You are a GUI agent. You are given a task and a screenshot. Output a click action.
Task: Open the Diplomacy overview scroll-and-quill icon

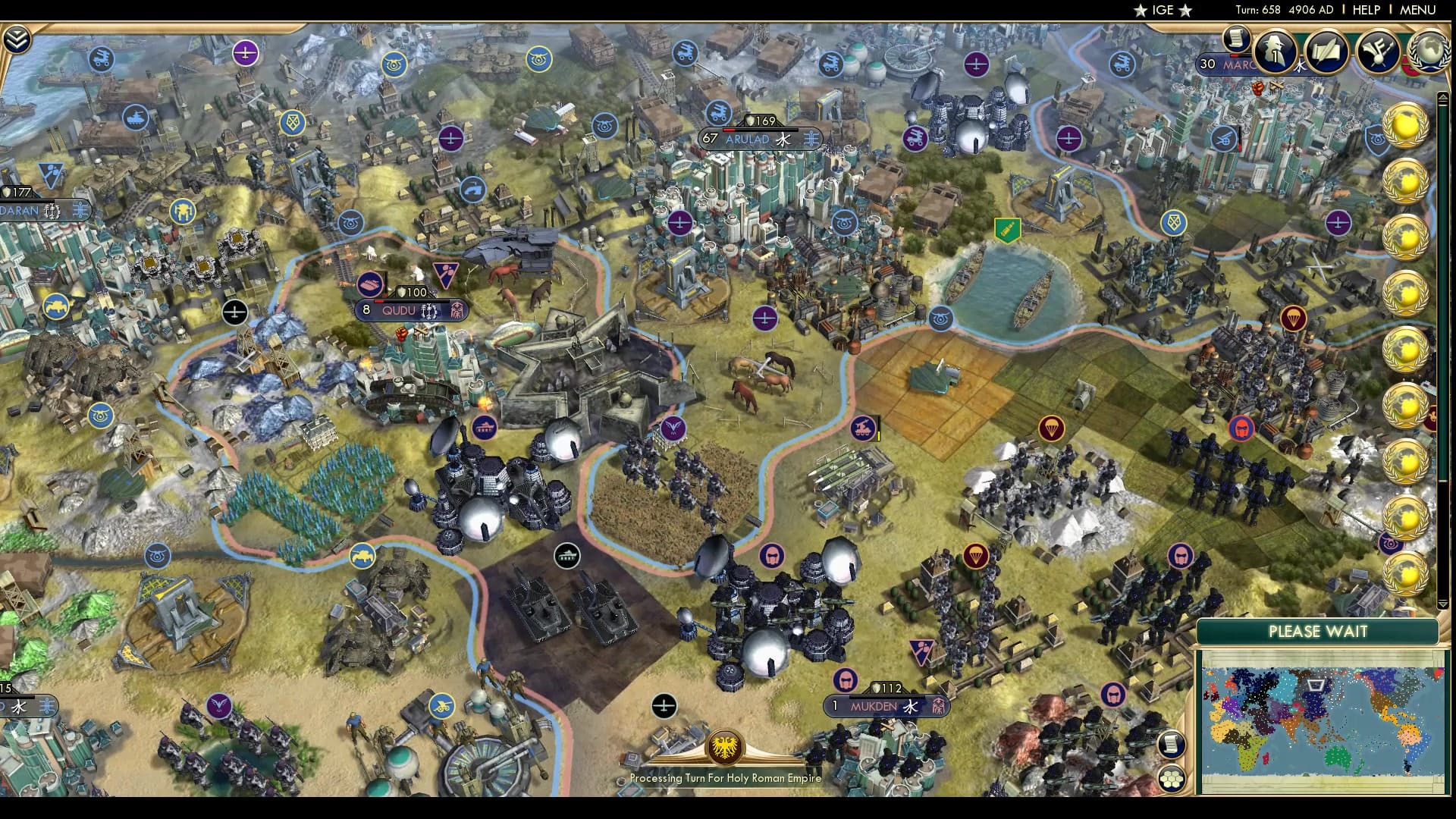click(x=1326, y=53)
